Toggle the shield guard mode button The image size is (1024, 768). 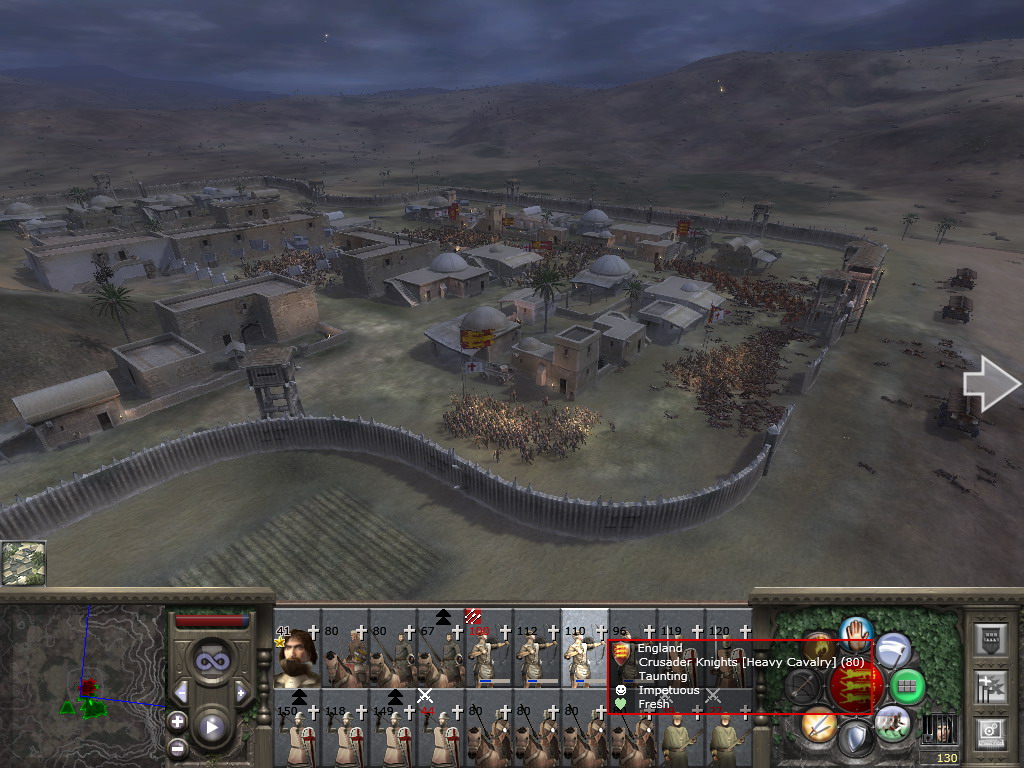click(x=855, y=739)
